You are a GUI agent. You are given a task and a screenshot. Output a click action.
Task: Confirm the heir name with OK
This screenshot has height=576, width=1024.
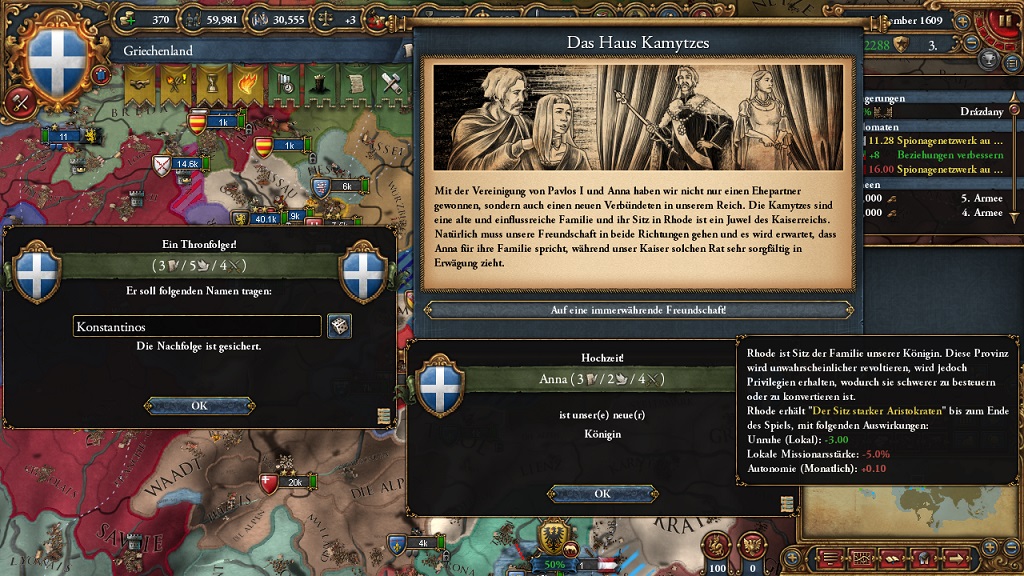click(199, 405)
